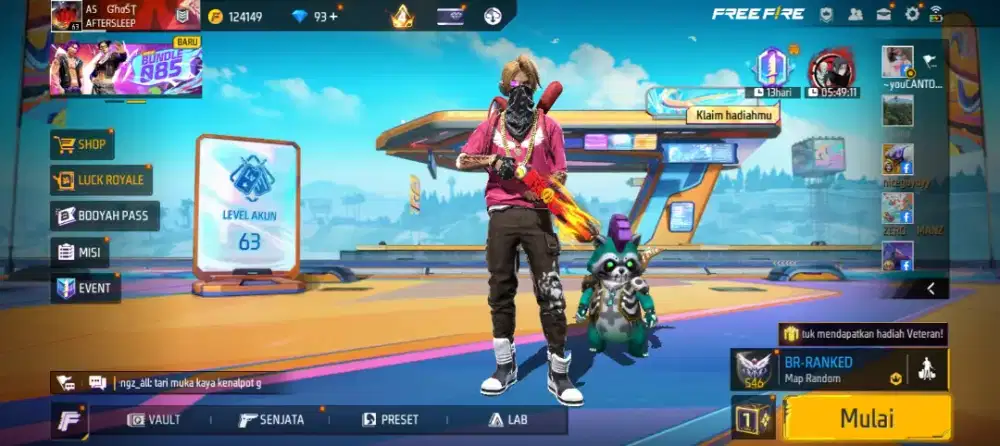Open the Event menu
This screenshot has height=446, width=1000.
tap(86, 288)
